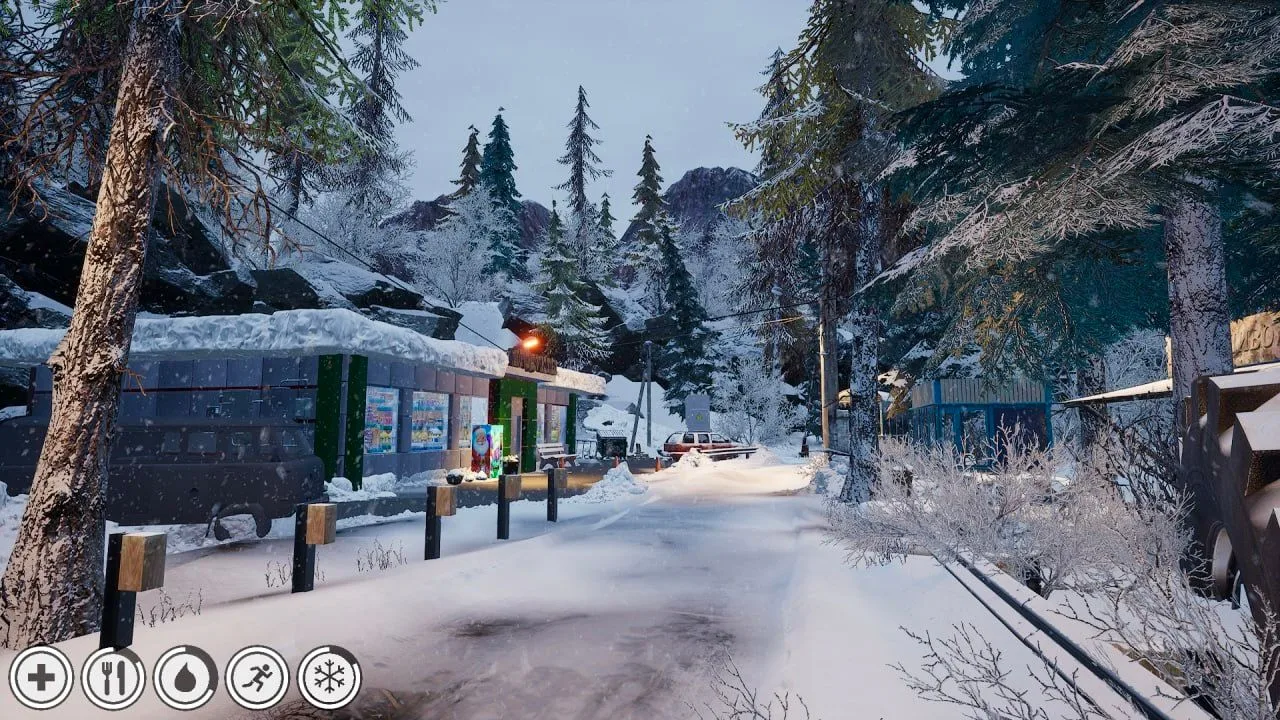Select the hunger fork and knife icon
Viewport: 1280px width, 720px height.
pos(113,678)
